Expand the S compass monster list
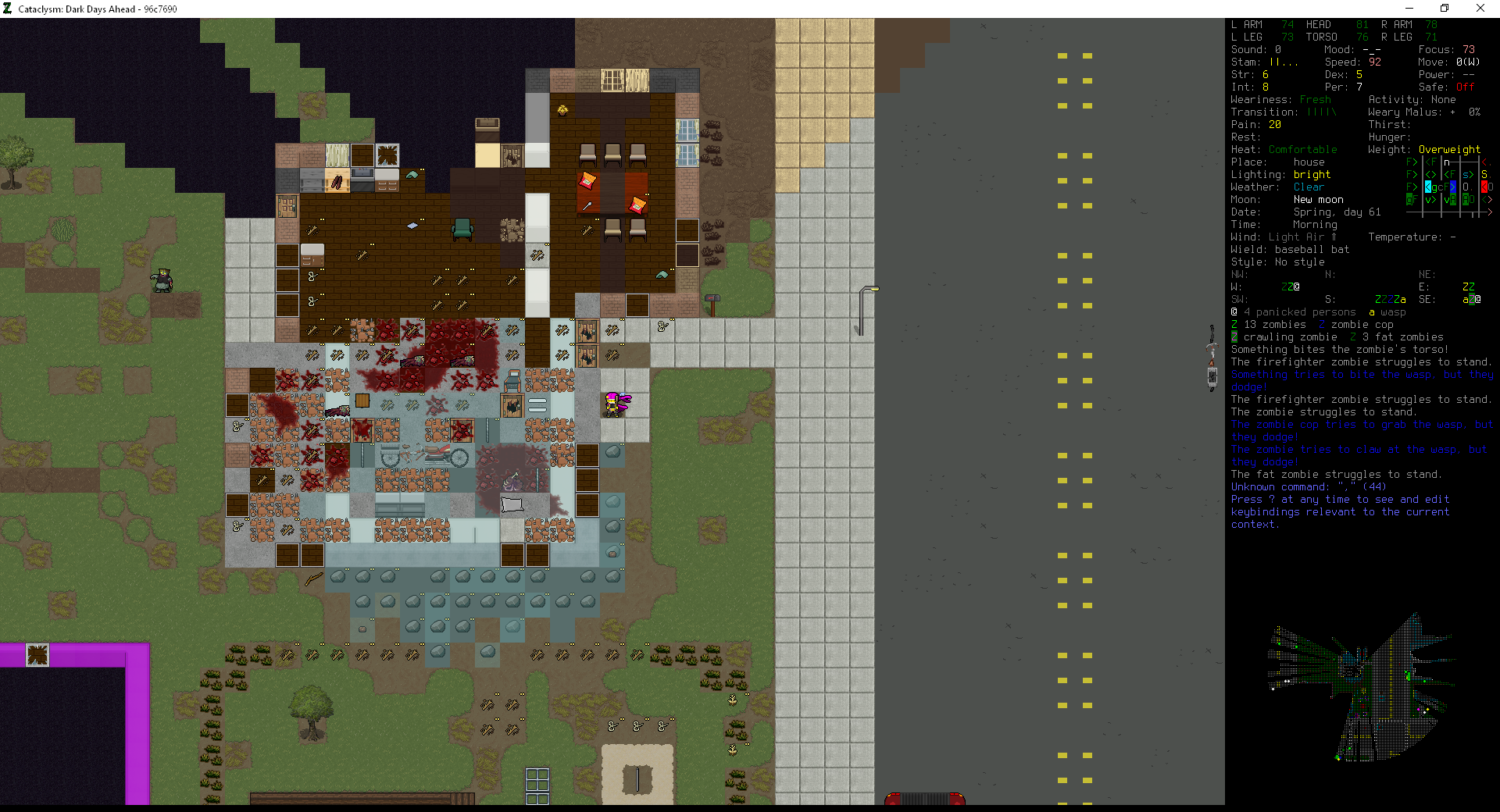 (1390, 299)
